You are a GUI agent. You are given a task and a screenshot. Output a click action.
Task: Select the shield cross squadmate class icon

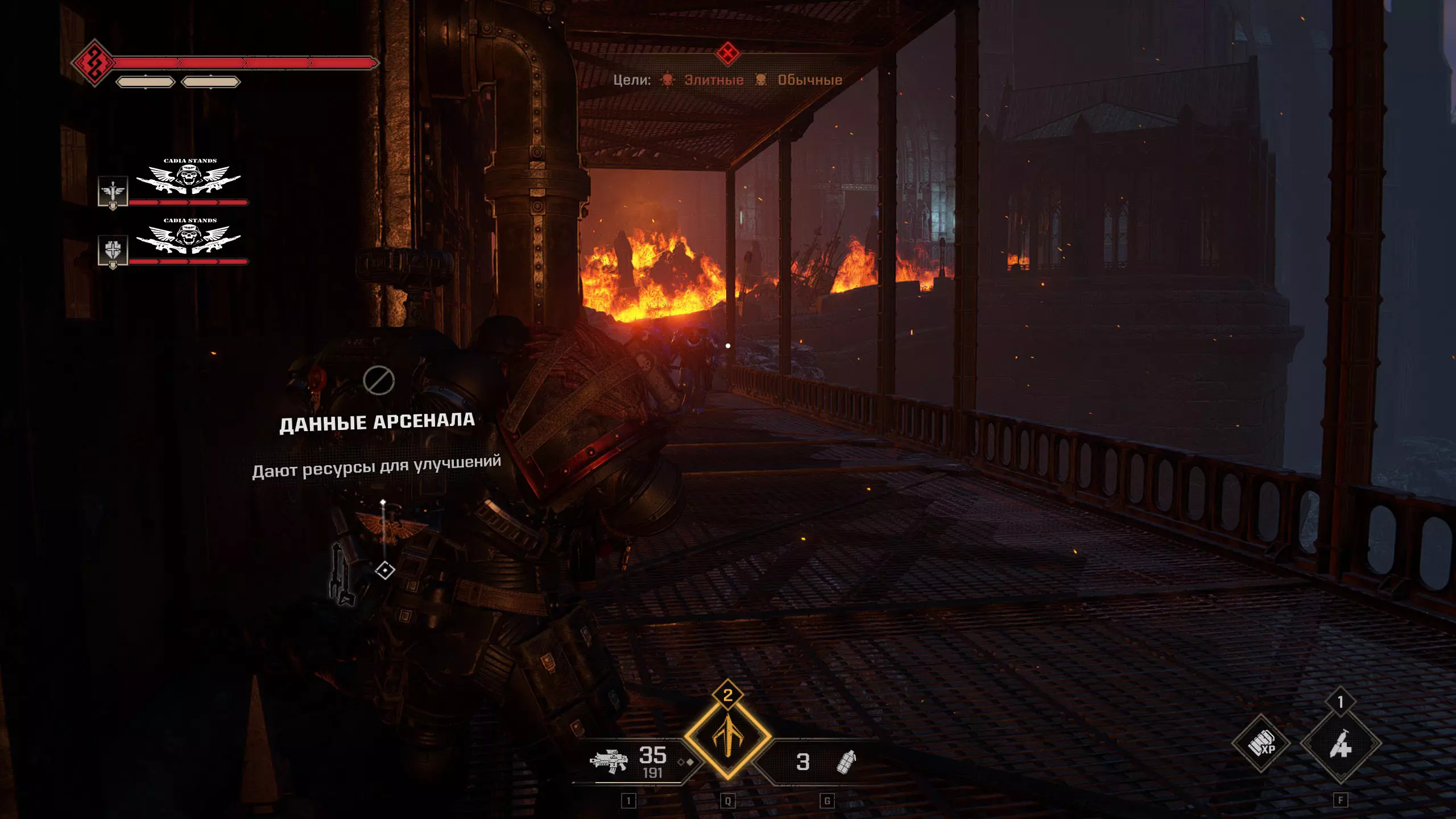[113, 250]
